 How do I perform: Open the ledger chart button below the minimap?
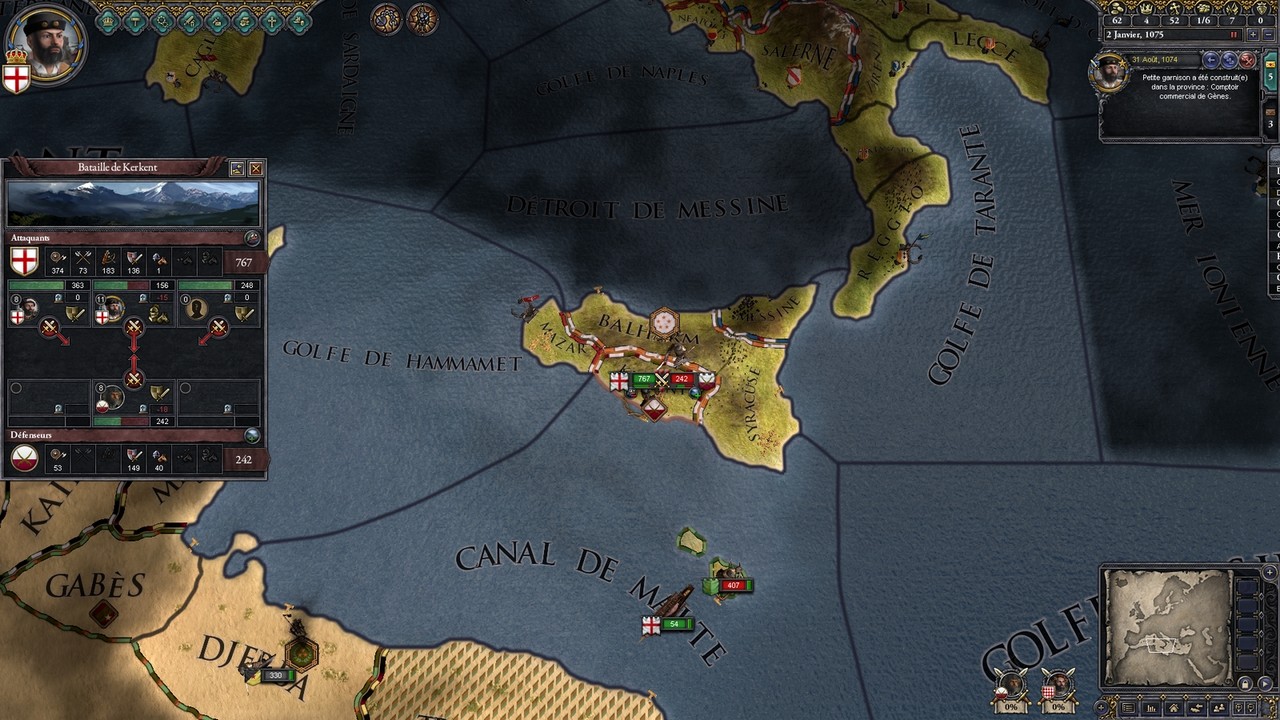point(1153,708)
